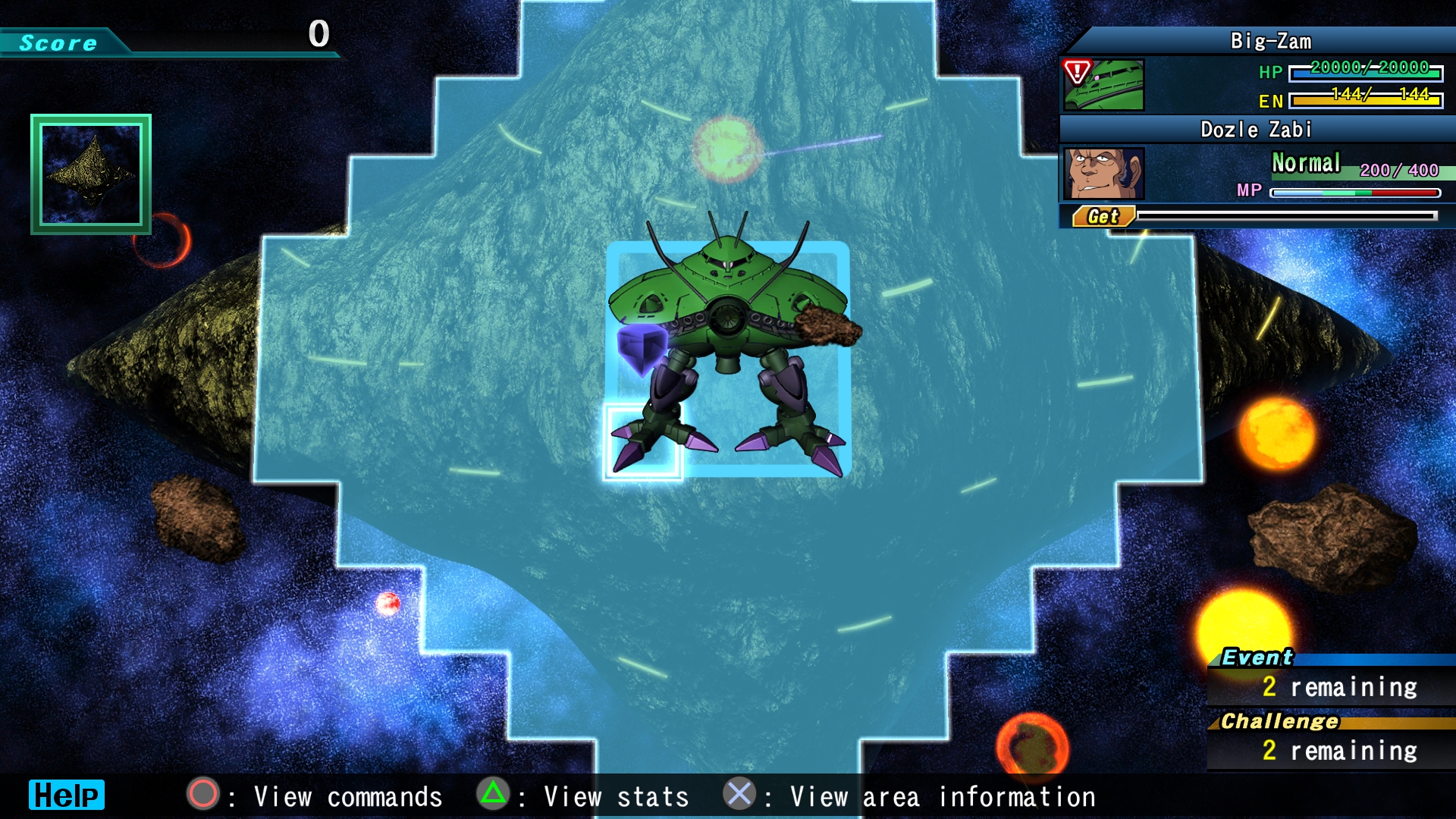Image resolution: width=1456 pixels, height=819 pixels.
Task: Select the asteroid stage thumbnail
Action: pos(91,174)
